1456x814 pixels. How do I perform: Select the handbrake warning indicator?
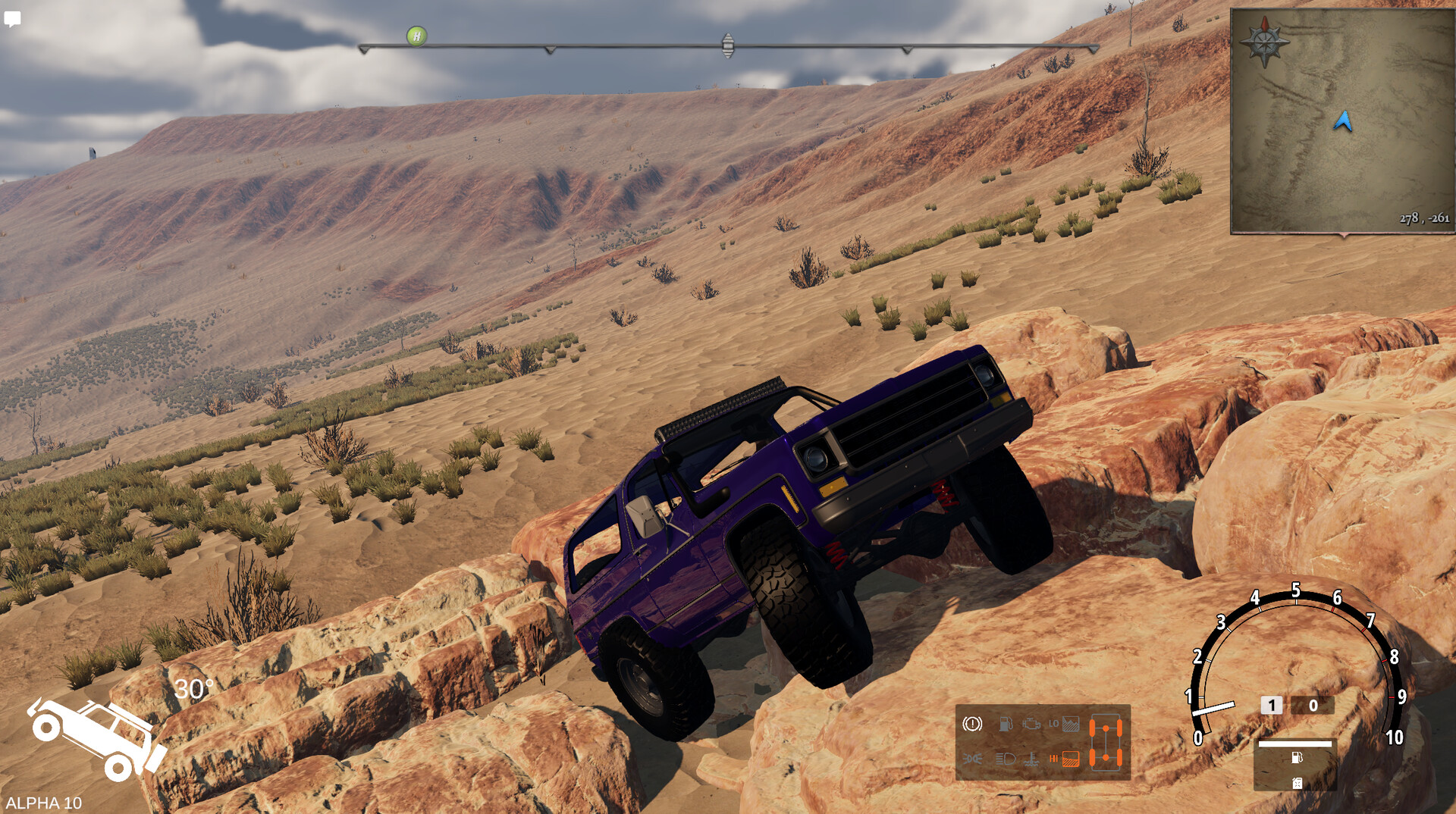pos(972,725)
